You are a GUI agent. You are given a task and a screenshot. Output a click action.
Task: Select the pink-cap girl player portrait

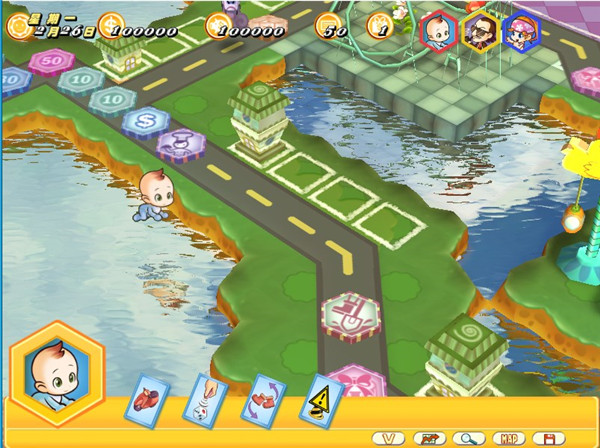(520, 31)
